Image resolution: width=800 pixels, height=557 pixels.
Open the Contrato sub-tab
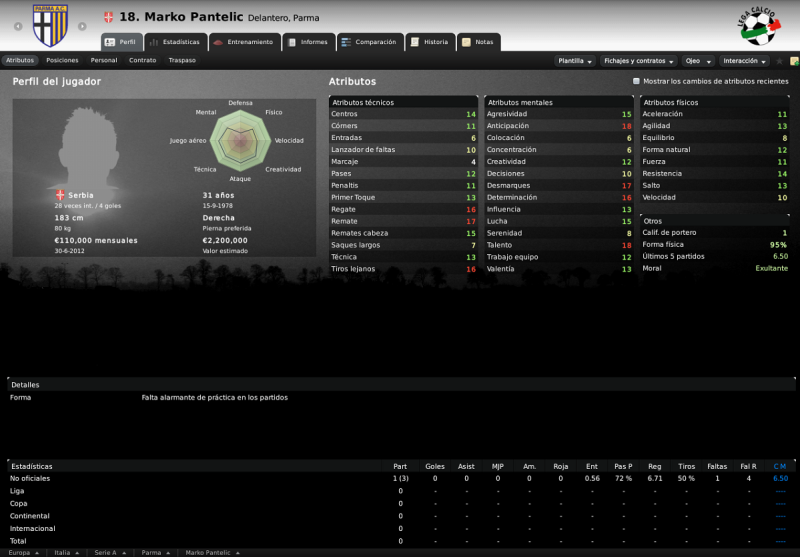(143, 60)
